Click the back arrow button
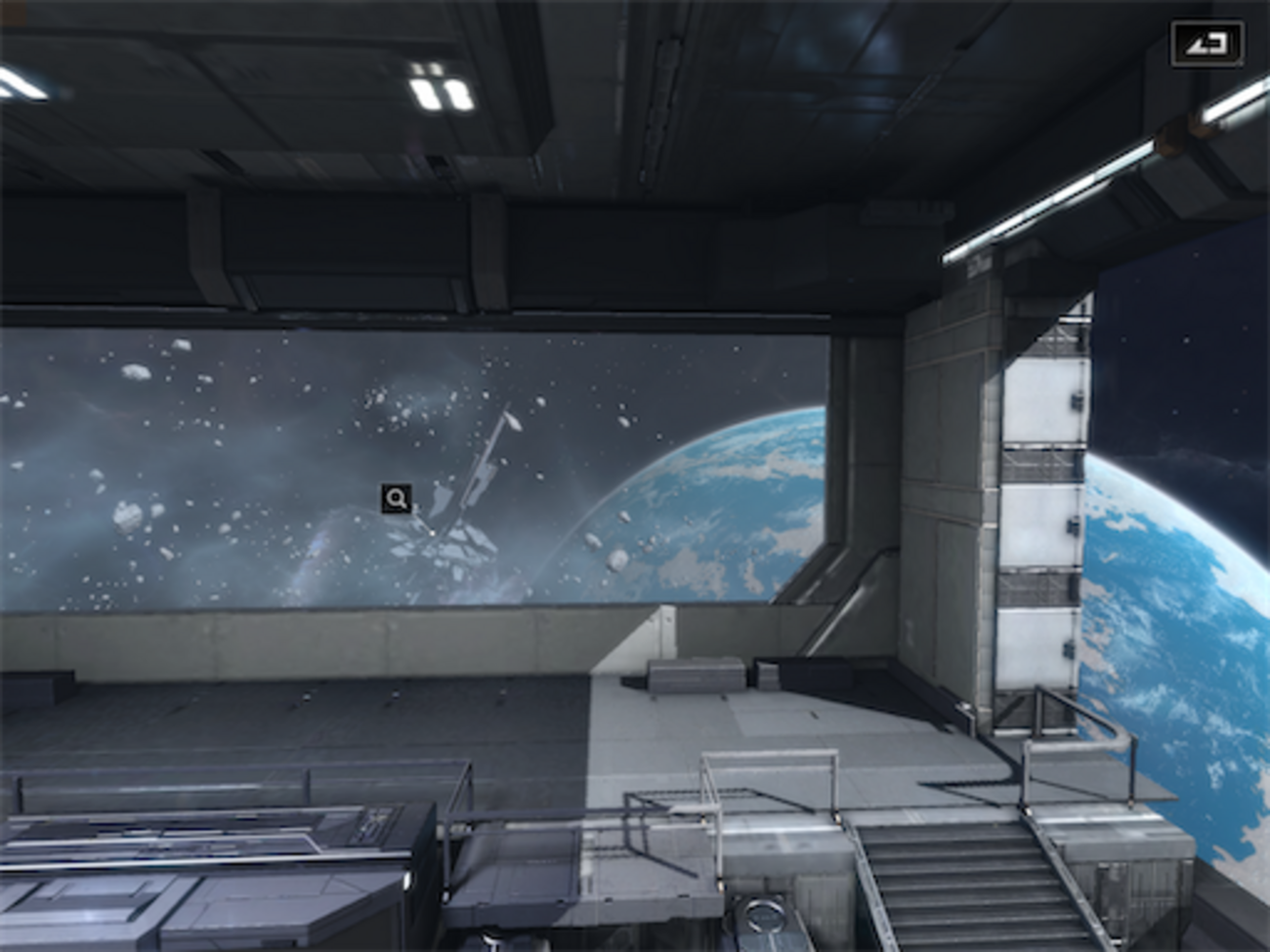Viewport: 1270px width, 952px height. (x=1206, y=44)
